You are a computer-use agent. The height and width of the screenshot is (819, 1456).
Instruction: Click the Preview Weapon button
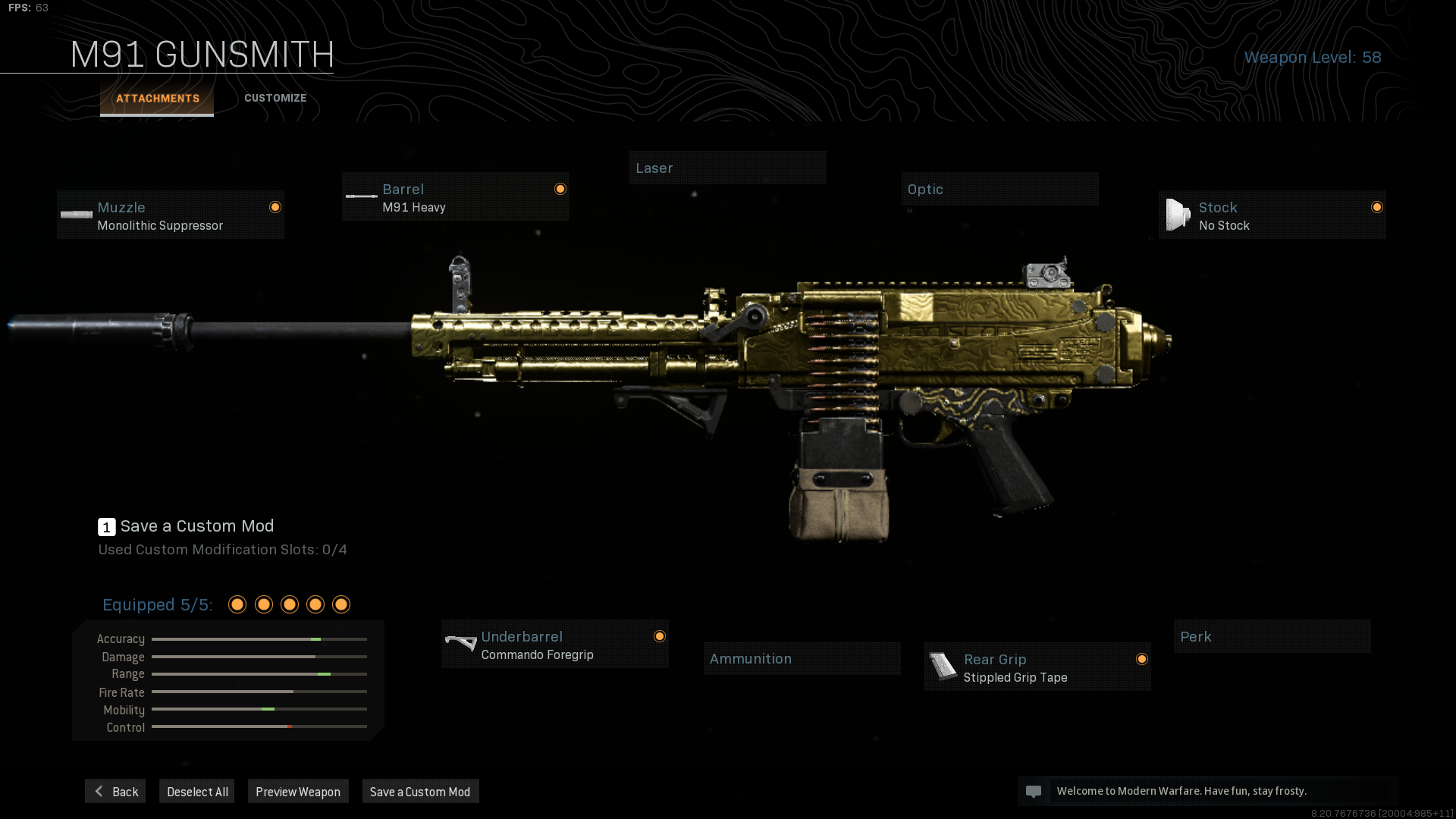pyautogui.click(x=298, y=791)
